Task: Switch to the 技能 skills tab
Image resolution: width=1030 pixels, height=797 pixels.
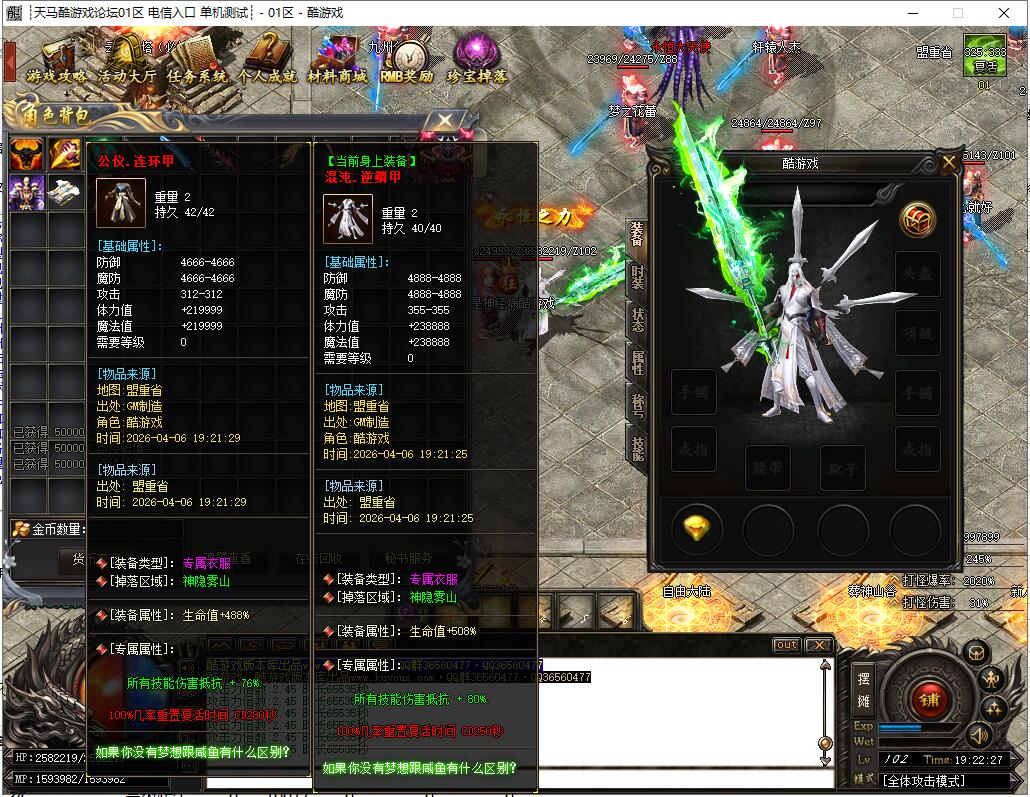Action: [637, 448]
